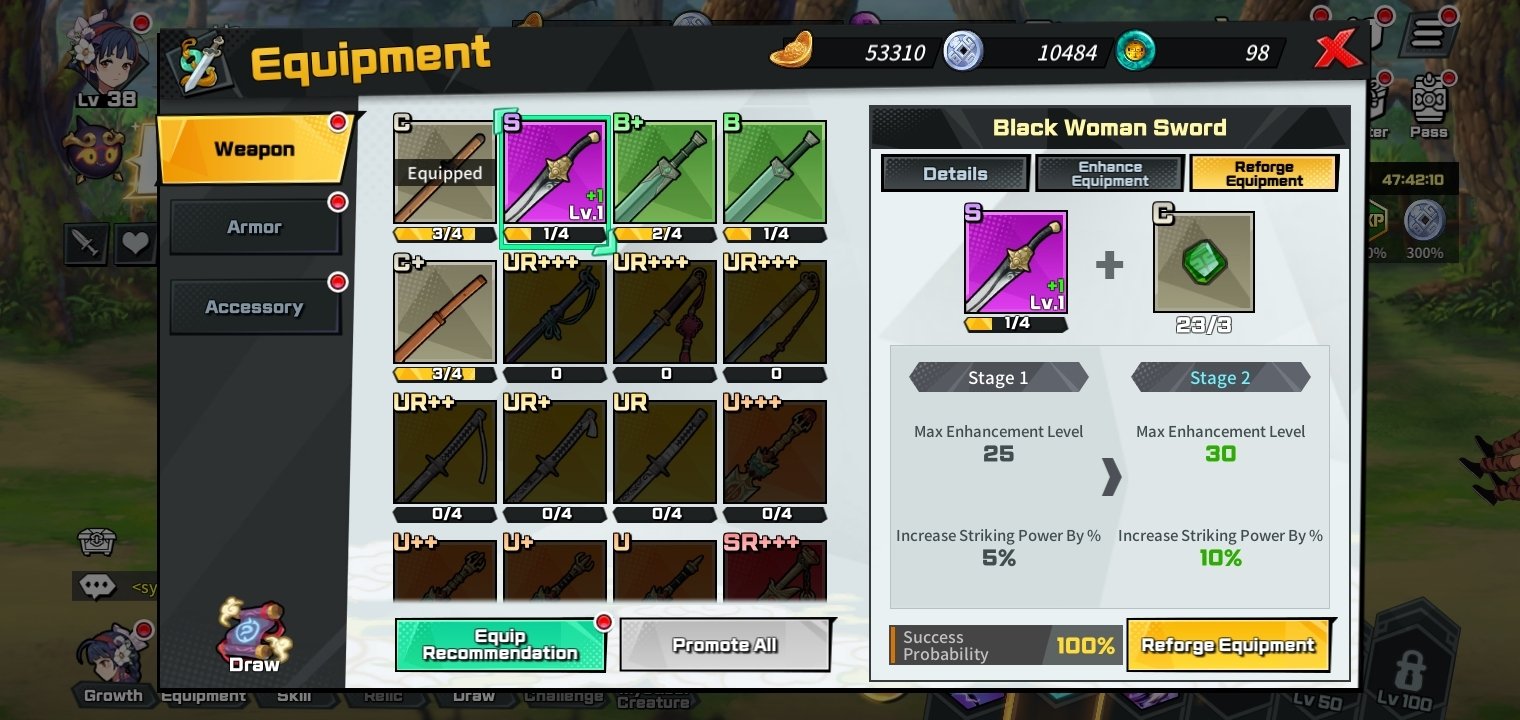Tap Promote All
The image size is (1520, 720).
725,645
